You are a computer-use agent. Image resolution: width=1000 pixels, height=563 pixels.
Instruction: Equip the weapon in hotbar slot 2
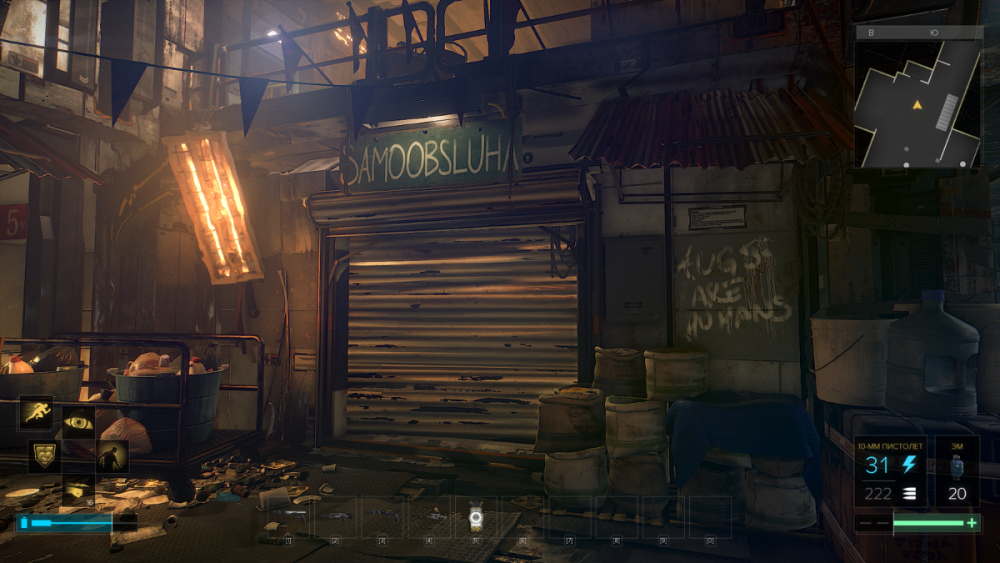click(336, 516)
